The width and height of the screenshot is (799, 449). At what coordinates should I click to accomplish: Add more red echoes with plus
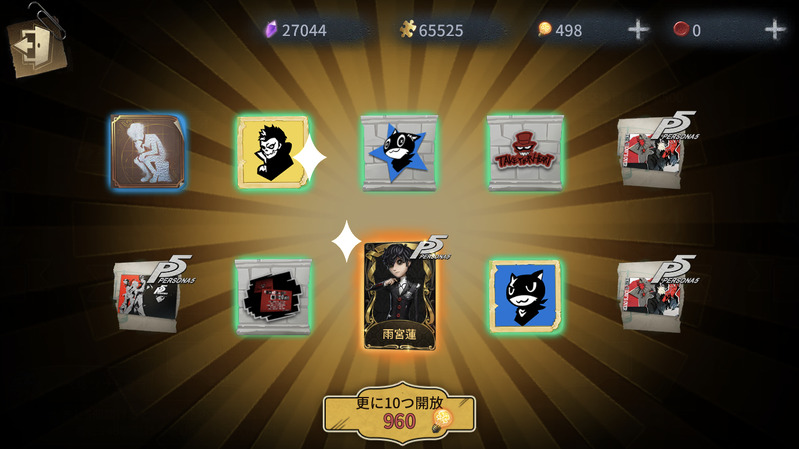click(x=774, y=30)
